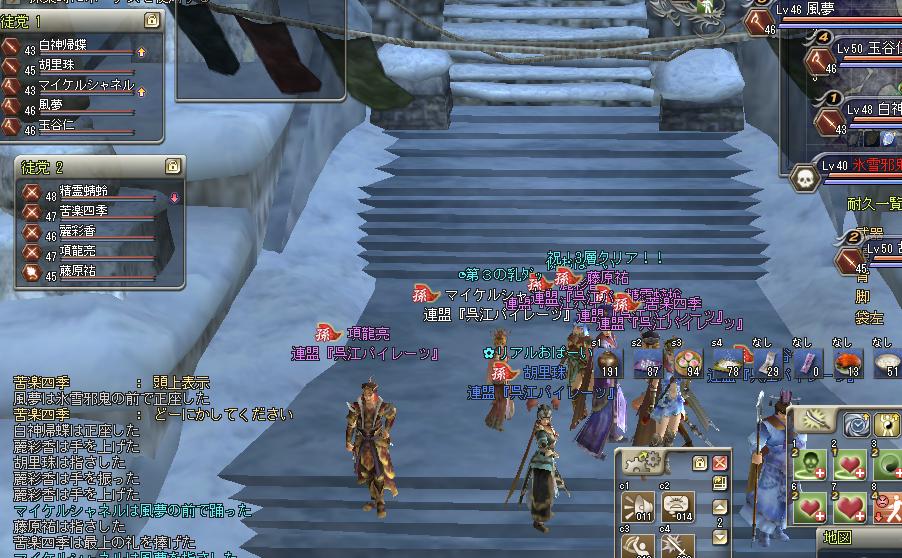Image resolution: width=902 pixels, height=558 pixels.
Task: Activate the c1 megaphone shout command
Action: coord(638,505)
